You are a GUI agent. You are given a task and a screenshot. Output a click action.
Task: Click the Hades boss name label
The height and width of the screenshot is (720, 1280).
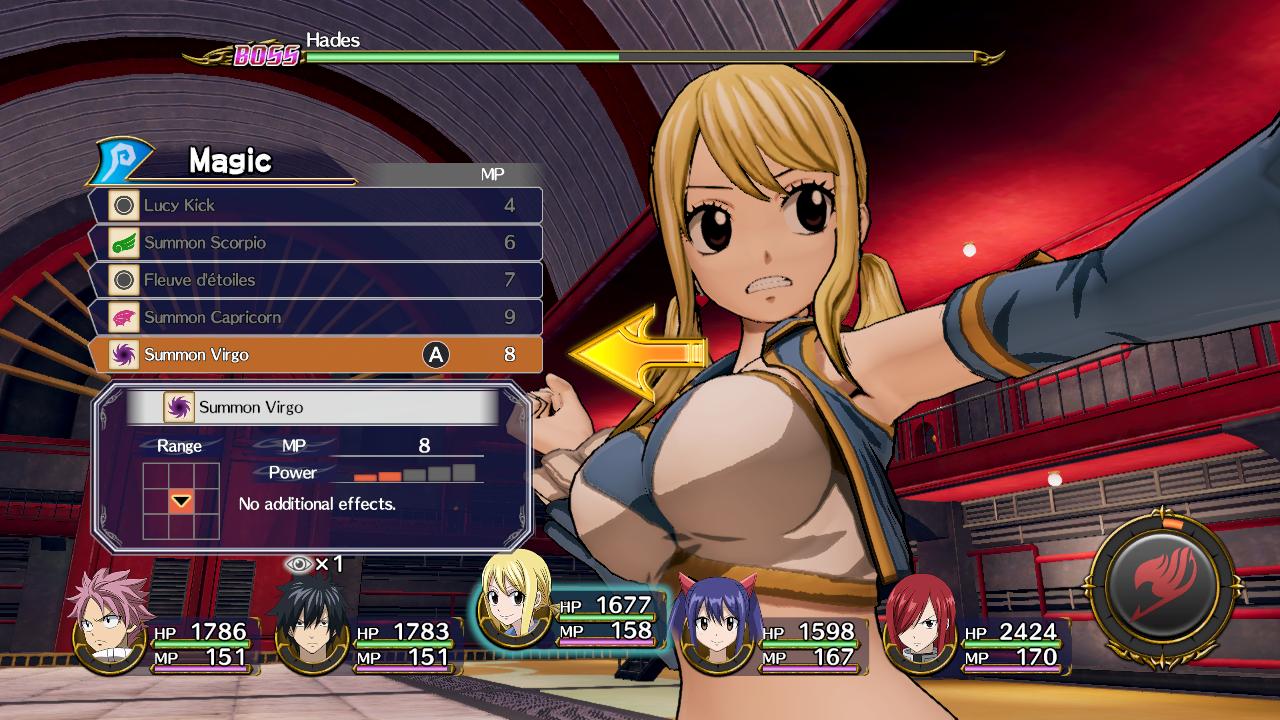click(x=331, y=41)
